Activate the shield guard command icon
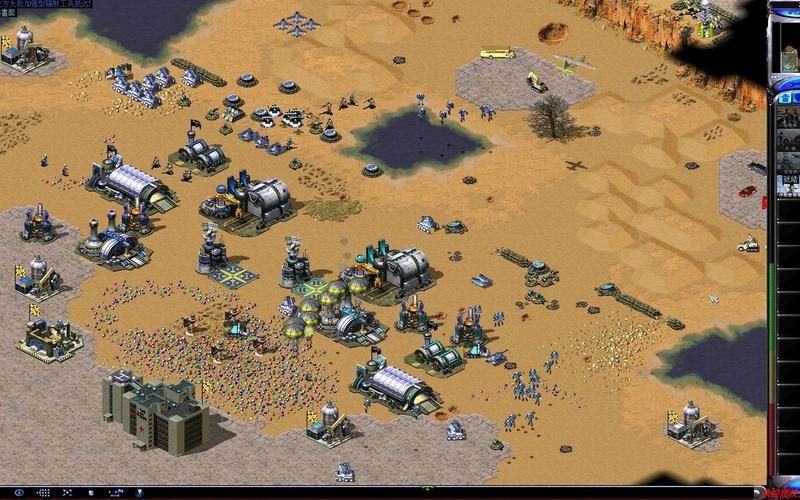The height and width of the screenshot is (500, 800). 91,493
